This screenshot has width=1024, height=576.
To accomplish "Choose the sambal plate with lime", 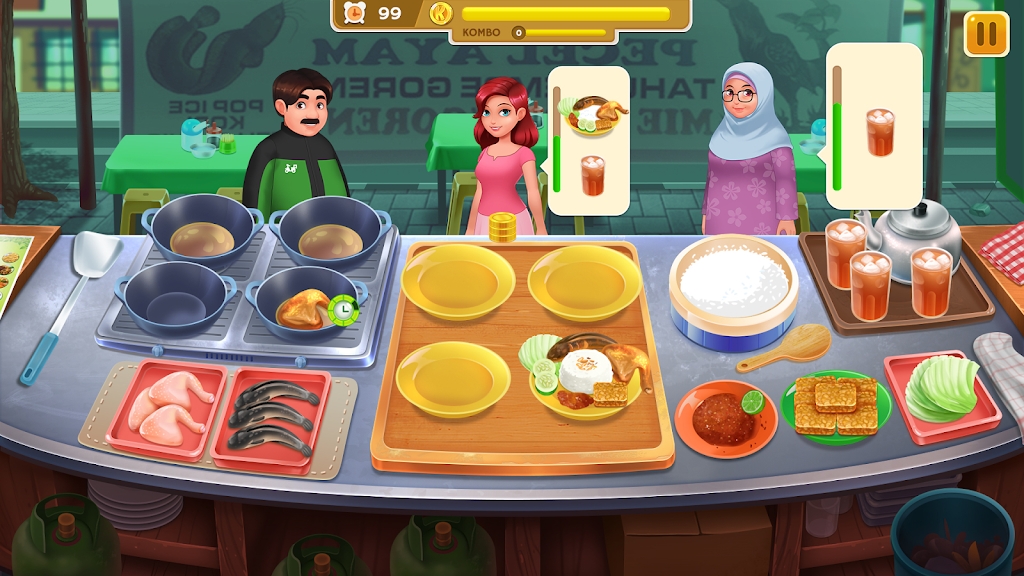I will [726, 414].
